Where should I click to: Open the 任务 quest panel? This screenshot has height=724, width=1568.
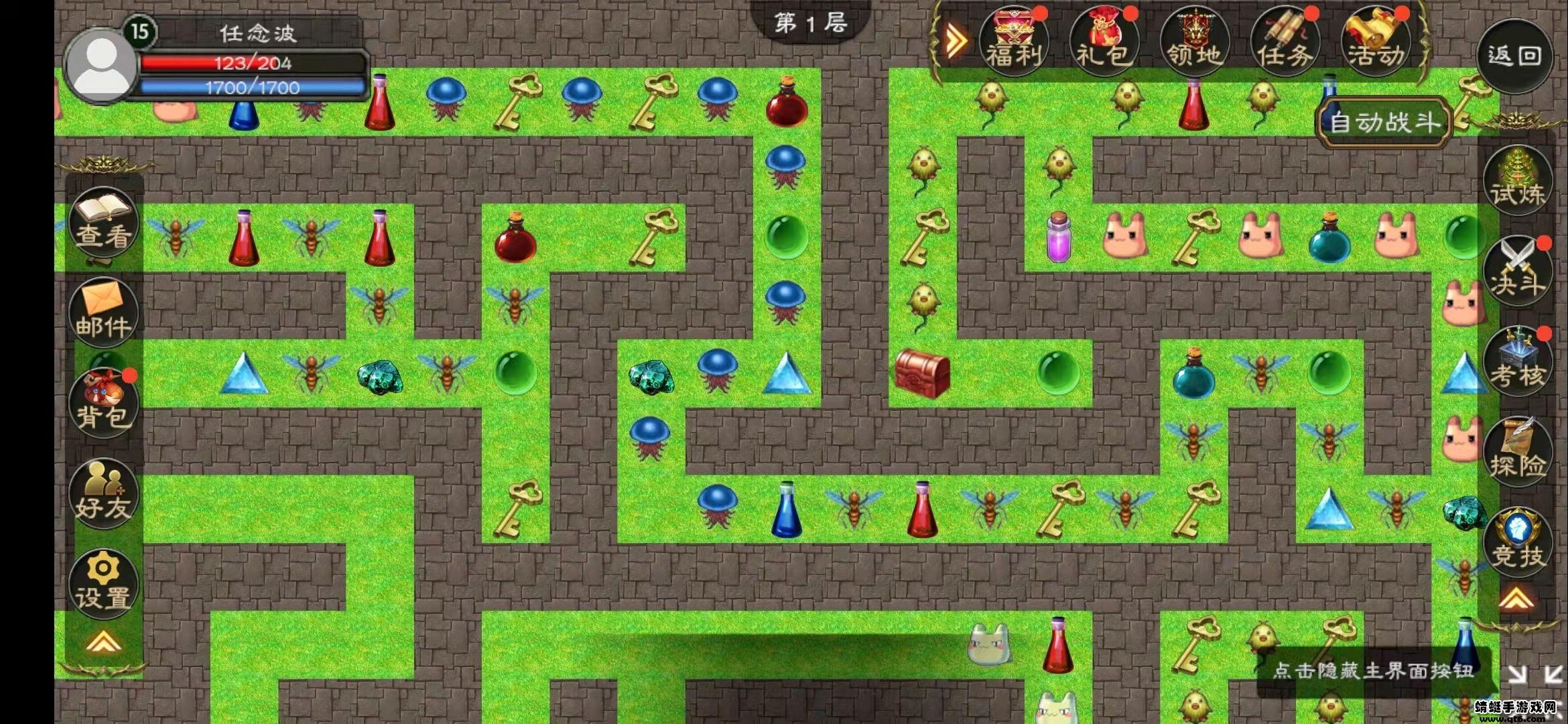point(1285,42)
